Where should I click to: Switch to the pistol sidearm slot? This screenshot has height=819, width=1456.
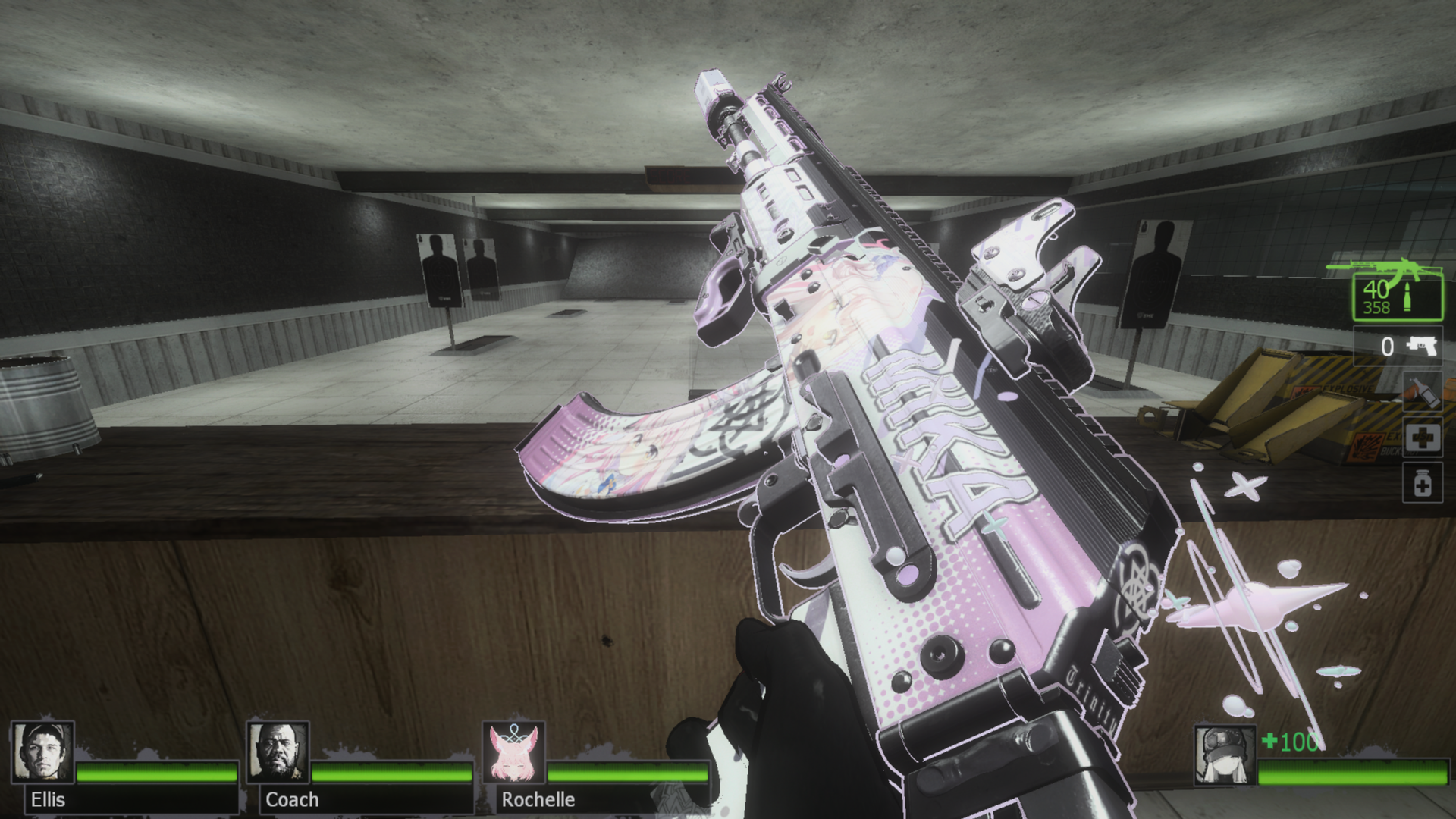tap(1398, 347)
